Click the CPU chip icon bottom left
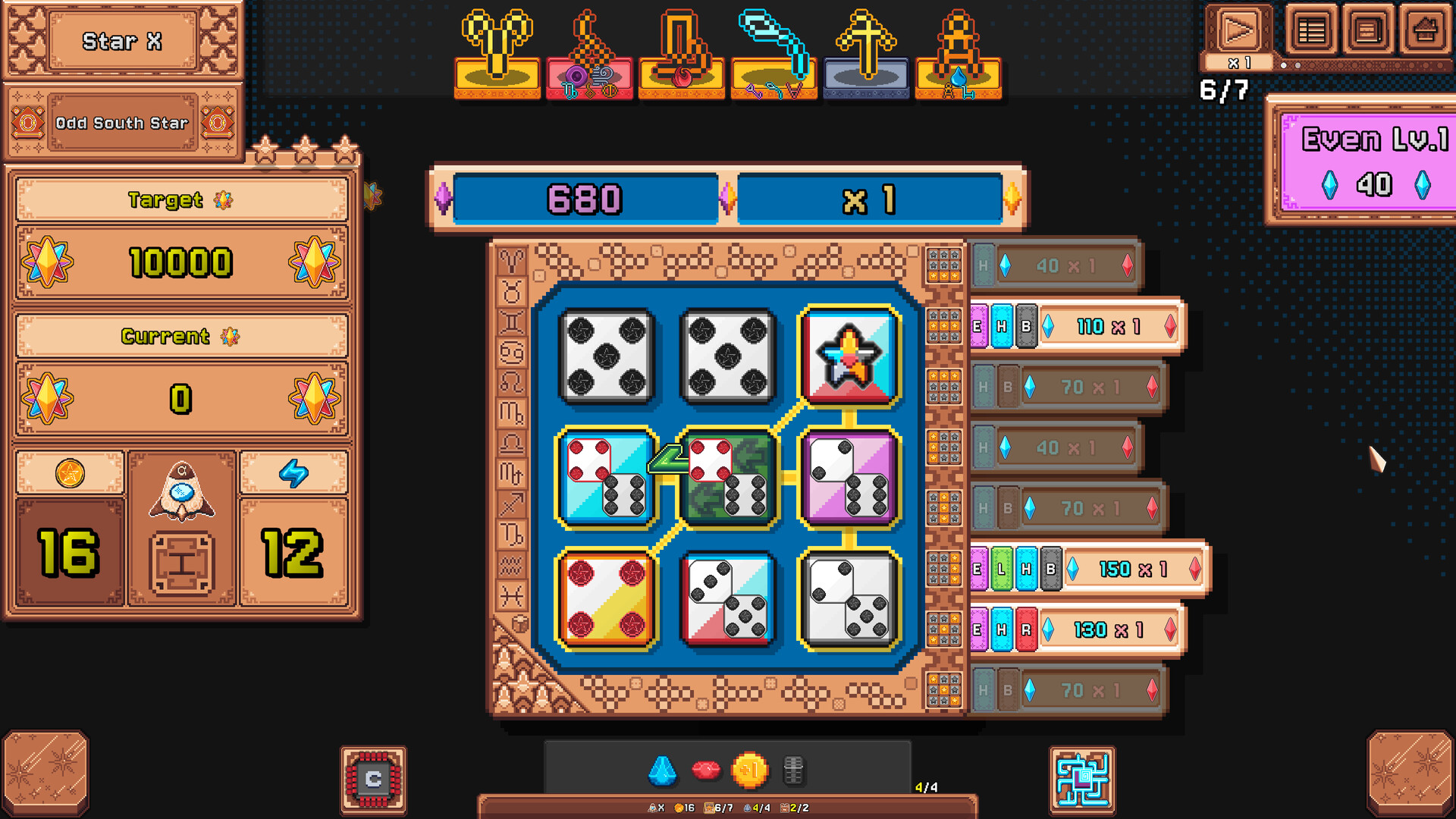This screenshot has width=1456, height=819. 372,781
